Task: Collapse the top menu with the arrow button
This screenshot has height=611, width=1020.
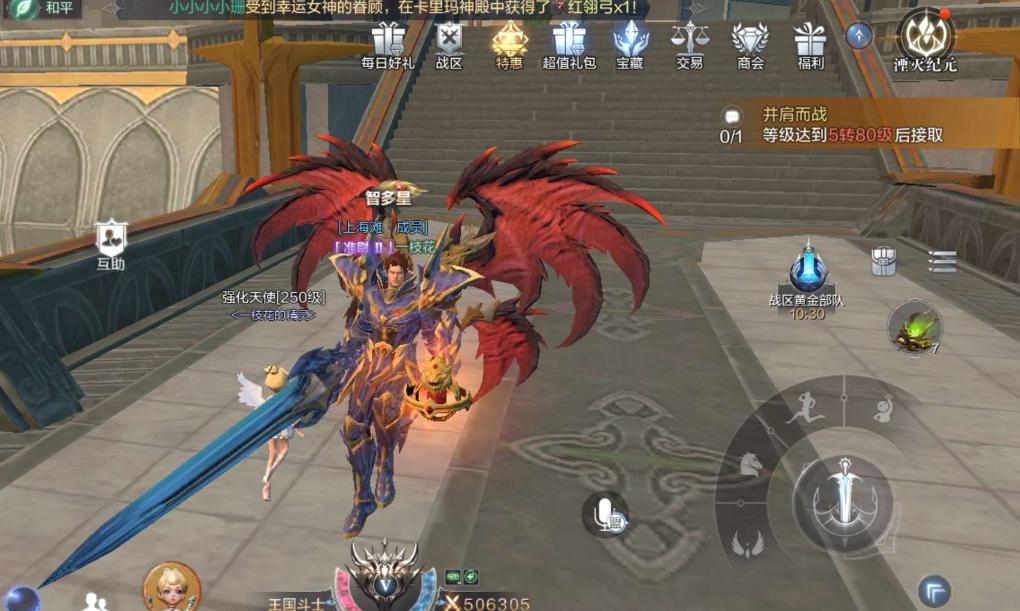Action: (x=859, y=35)
